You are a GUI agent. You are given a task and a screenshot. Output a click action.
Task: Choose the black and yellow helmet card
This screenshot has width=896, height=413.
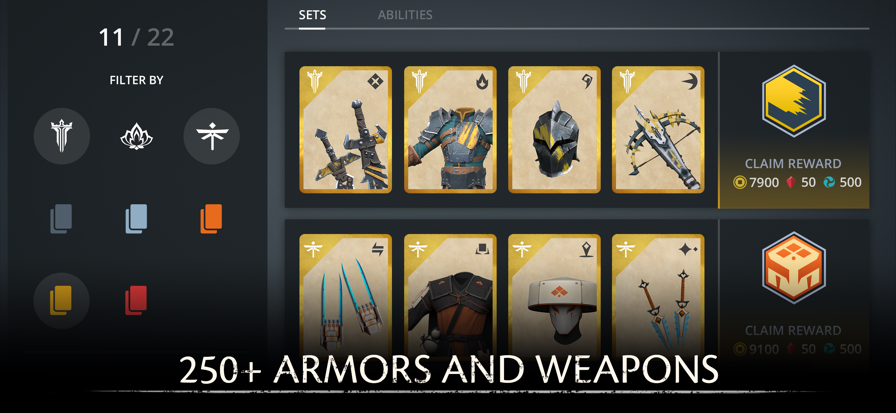coord(554,129)
